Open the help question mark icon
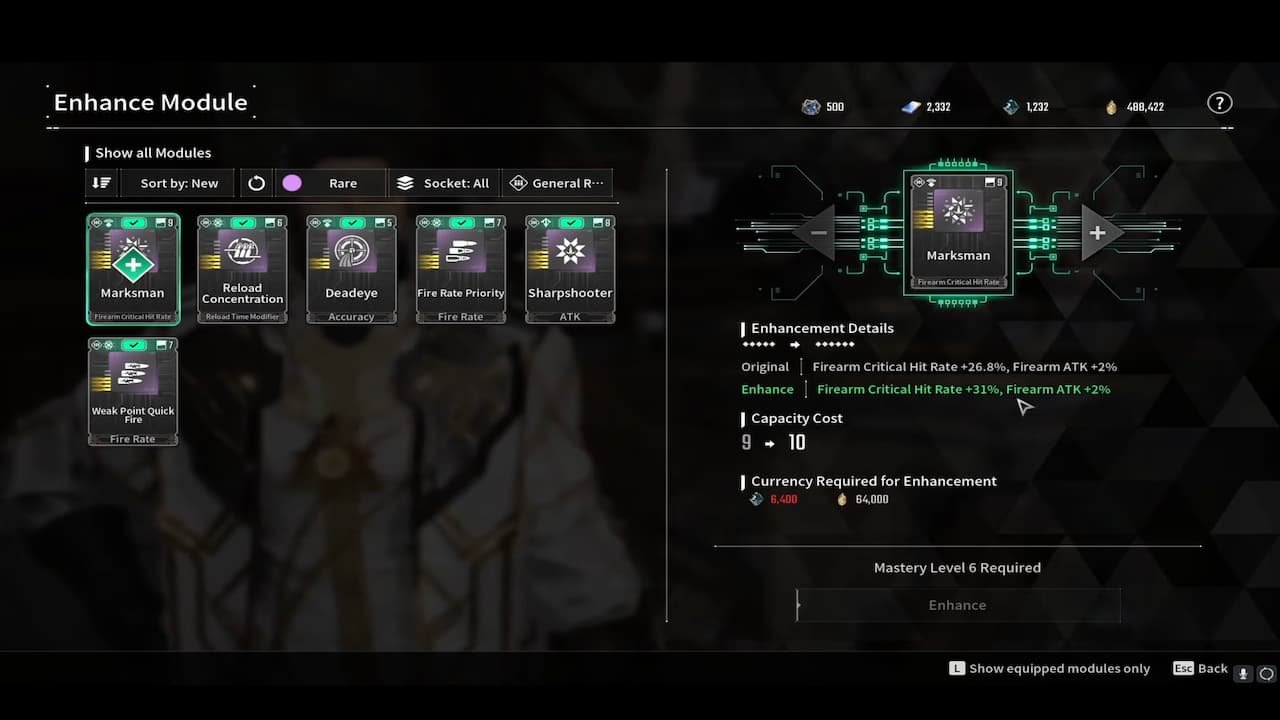 pos(1219,102)
